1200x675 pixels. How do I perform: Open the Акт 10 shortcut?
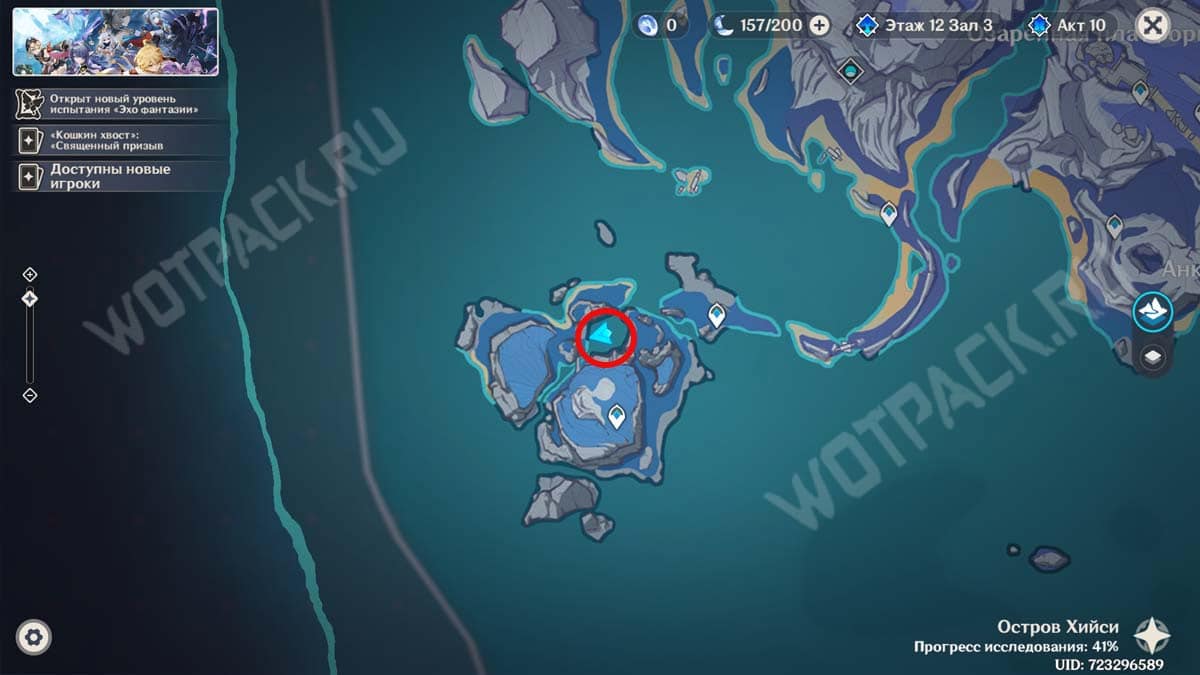tap(1070, 26)
